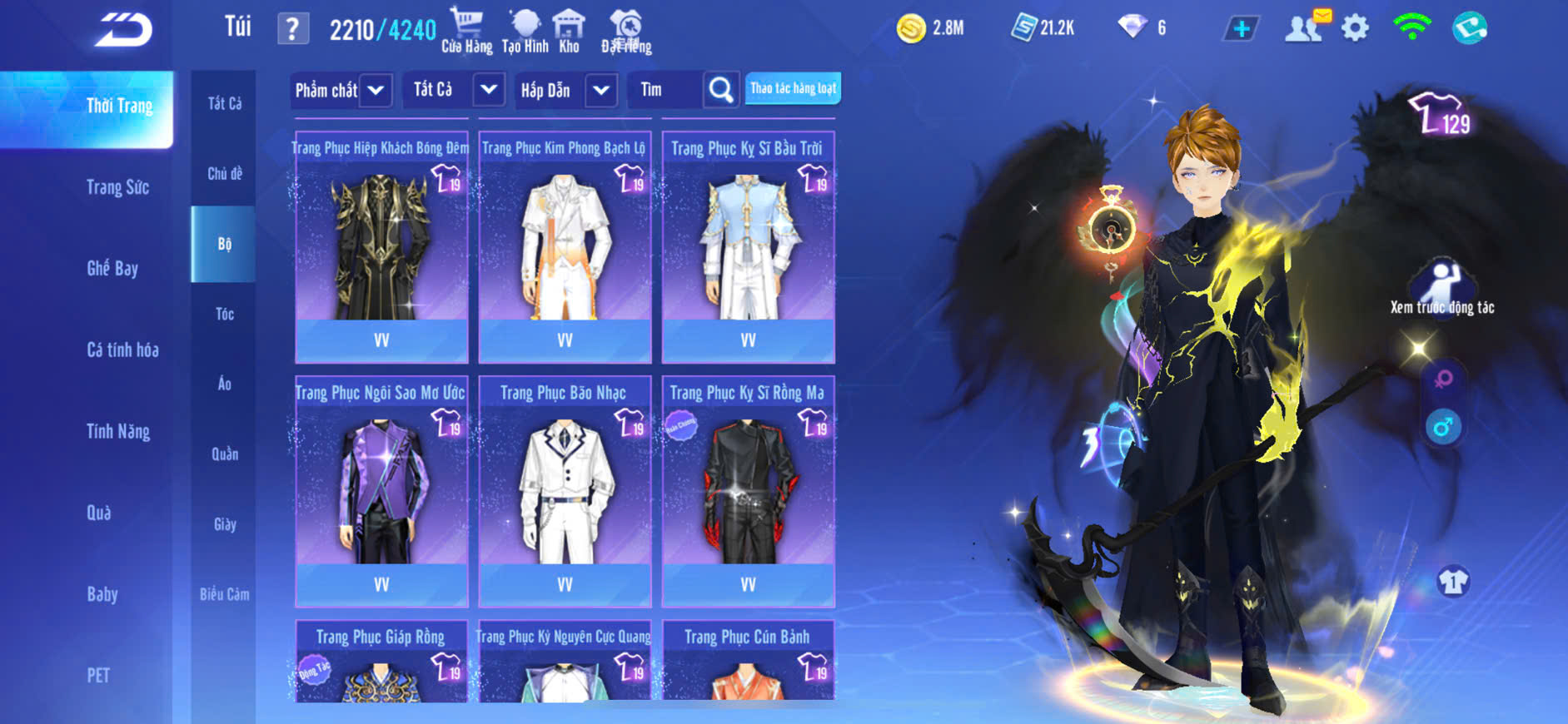
Task: Activate Thao tác hàng loạt button
Action: [x=793, y=88]
